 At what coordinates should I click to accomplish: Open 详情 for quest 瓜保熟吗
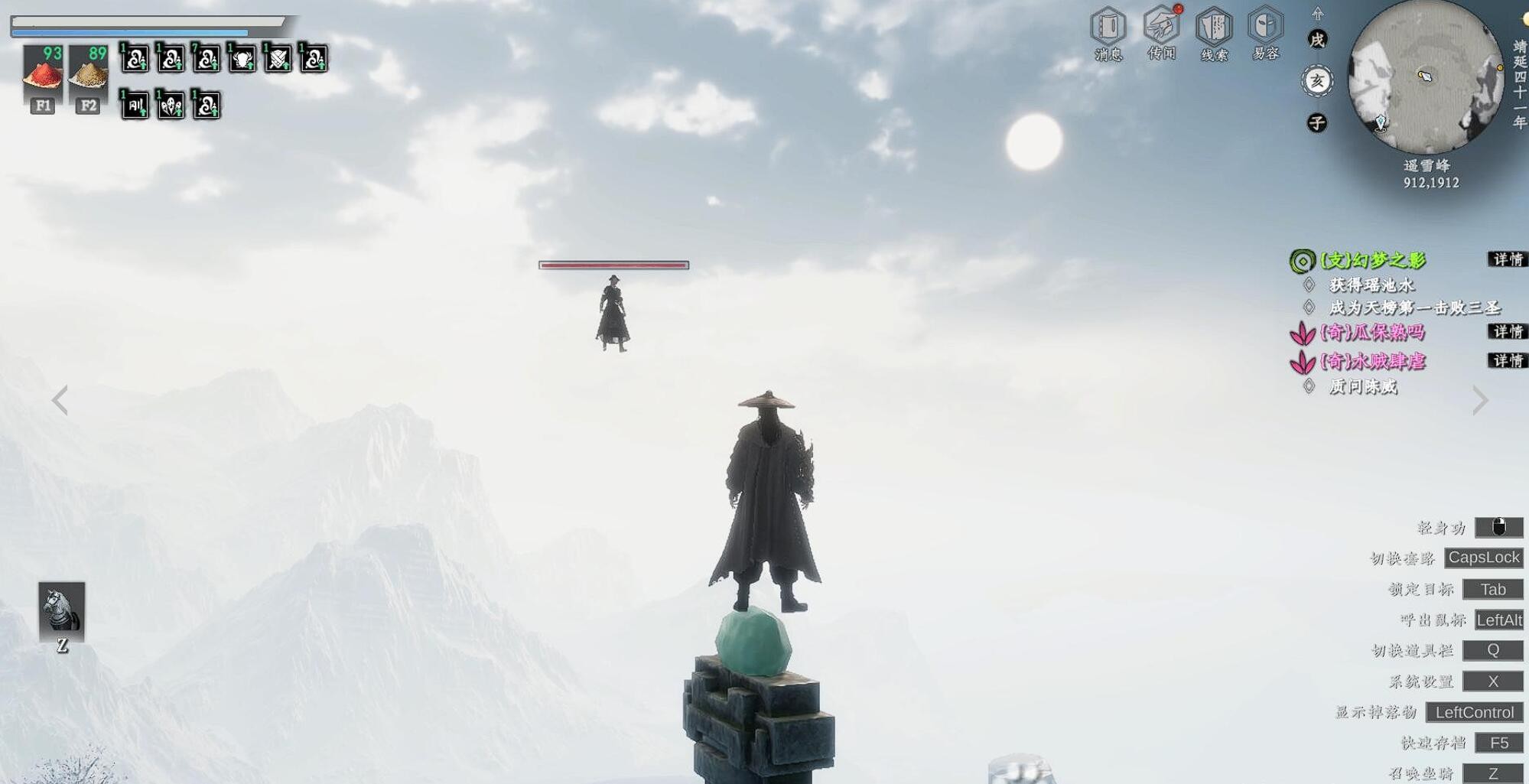pyautogui.click(x=1508, y=331)
